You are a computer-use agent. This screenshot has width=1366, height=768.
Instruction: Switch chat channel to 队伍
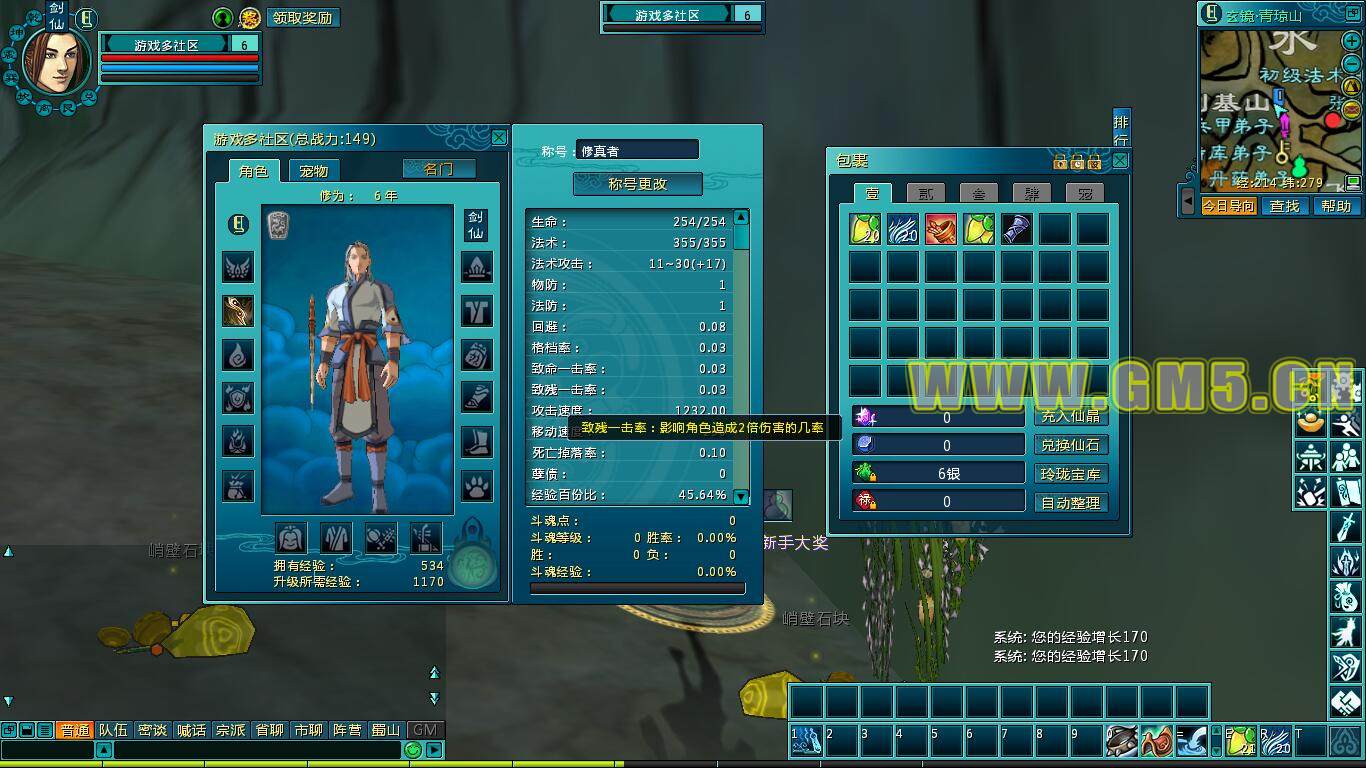[x=113, y=730]
